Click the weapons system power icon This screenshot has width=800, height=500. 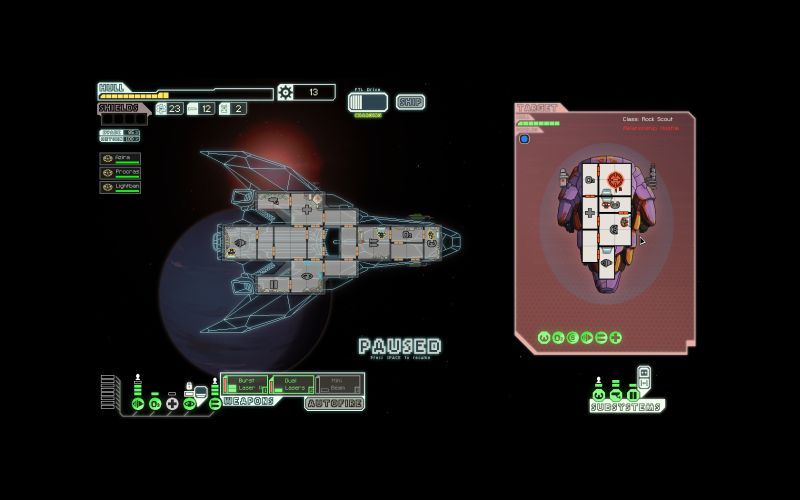214,403
